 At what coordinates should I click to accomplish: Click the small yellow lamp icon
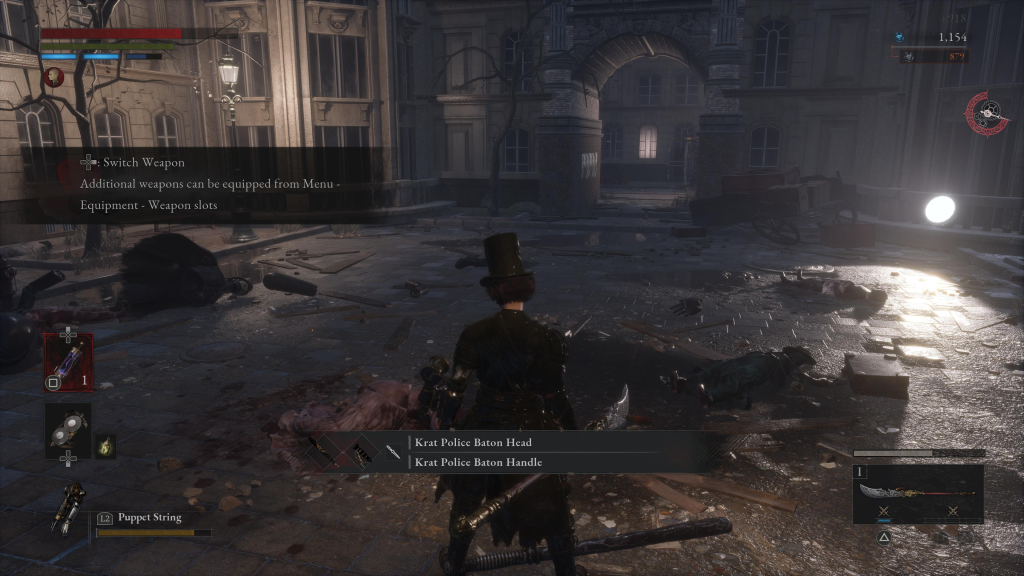(x=106, y=447)
